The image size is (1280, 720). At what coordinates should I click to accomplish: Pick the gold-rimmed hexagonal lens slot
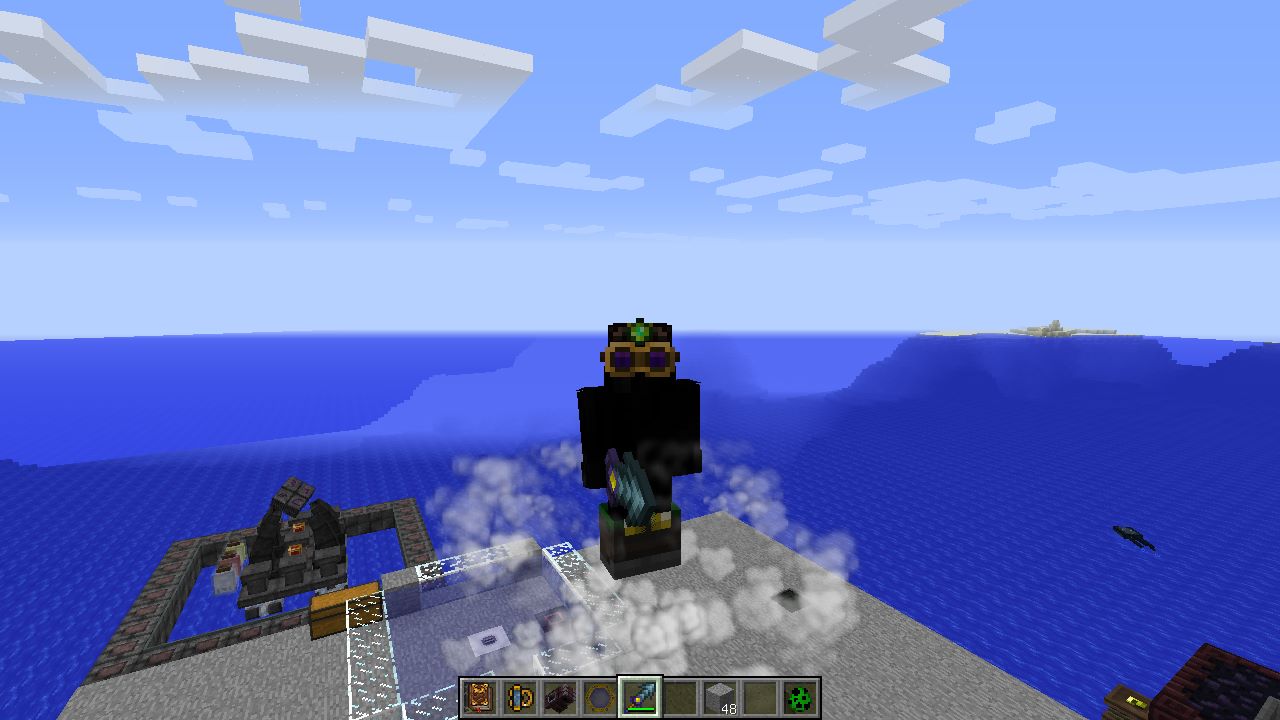point(600,697)
